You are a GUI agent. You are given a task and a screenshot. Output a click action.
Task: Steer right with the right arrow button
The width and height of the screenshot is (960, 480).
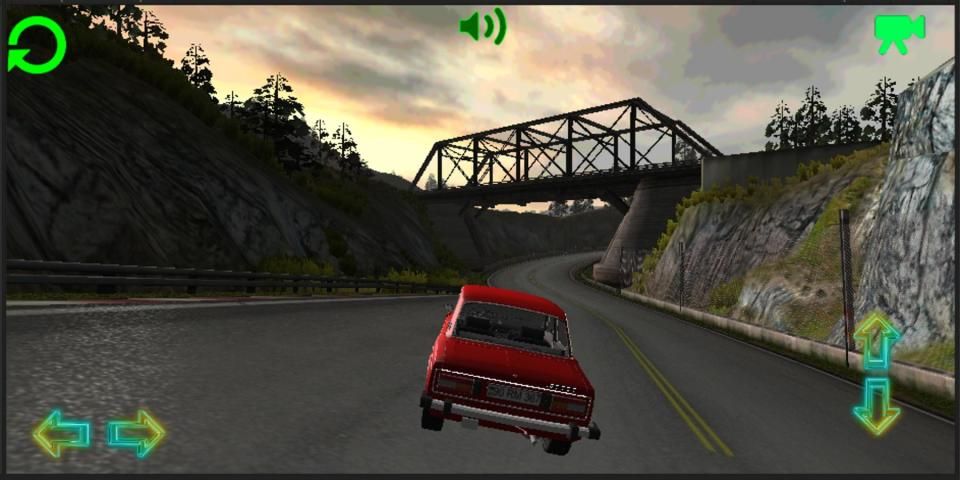coord(136,433)
